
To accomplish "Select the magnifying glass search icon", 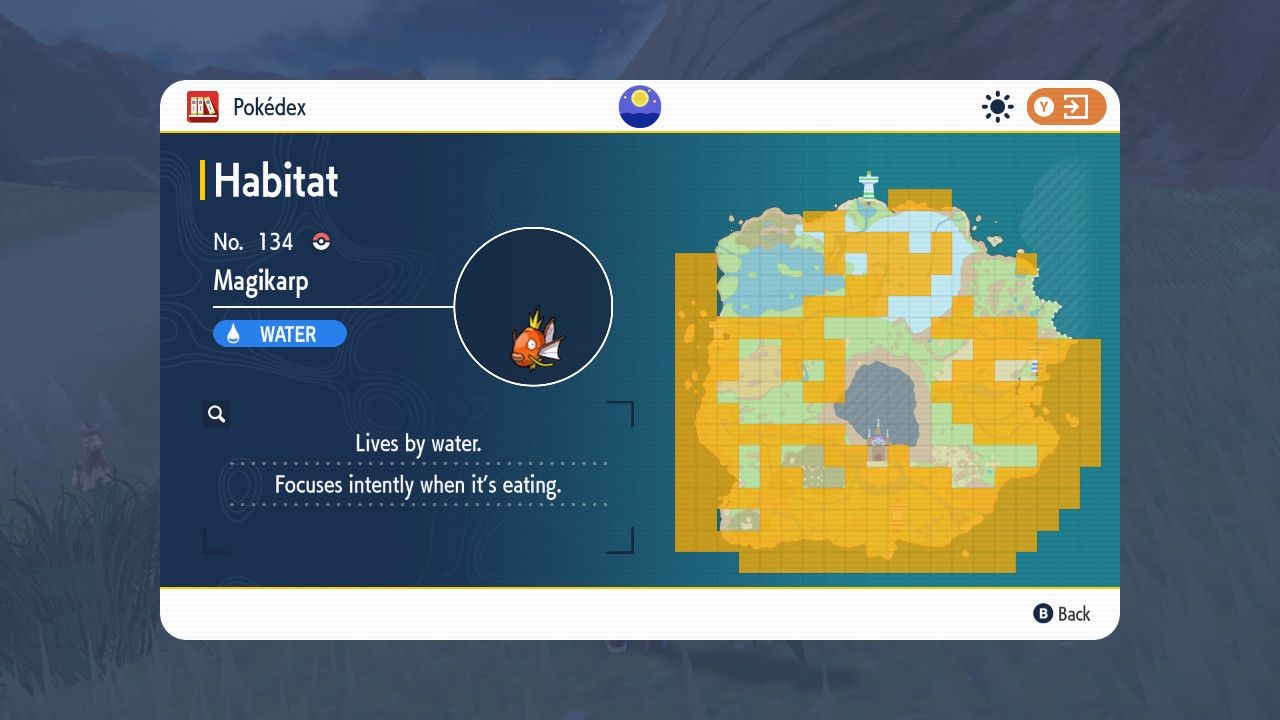I will click(x=217, y=412).
